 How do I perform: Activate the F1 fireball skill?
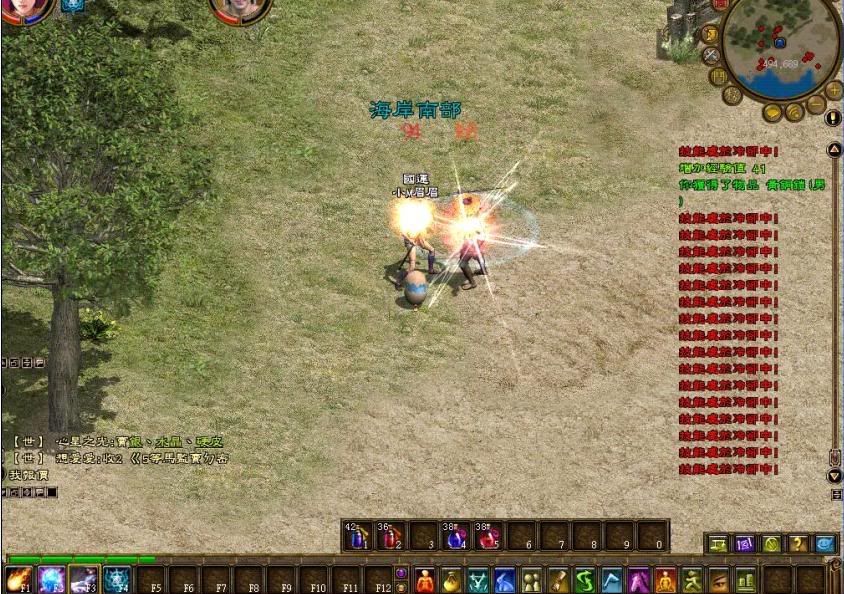[x=18, y=579]
